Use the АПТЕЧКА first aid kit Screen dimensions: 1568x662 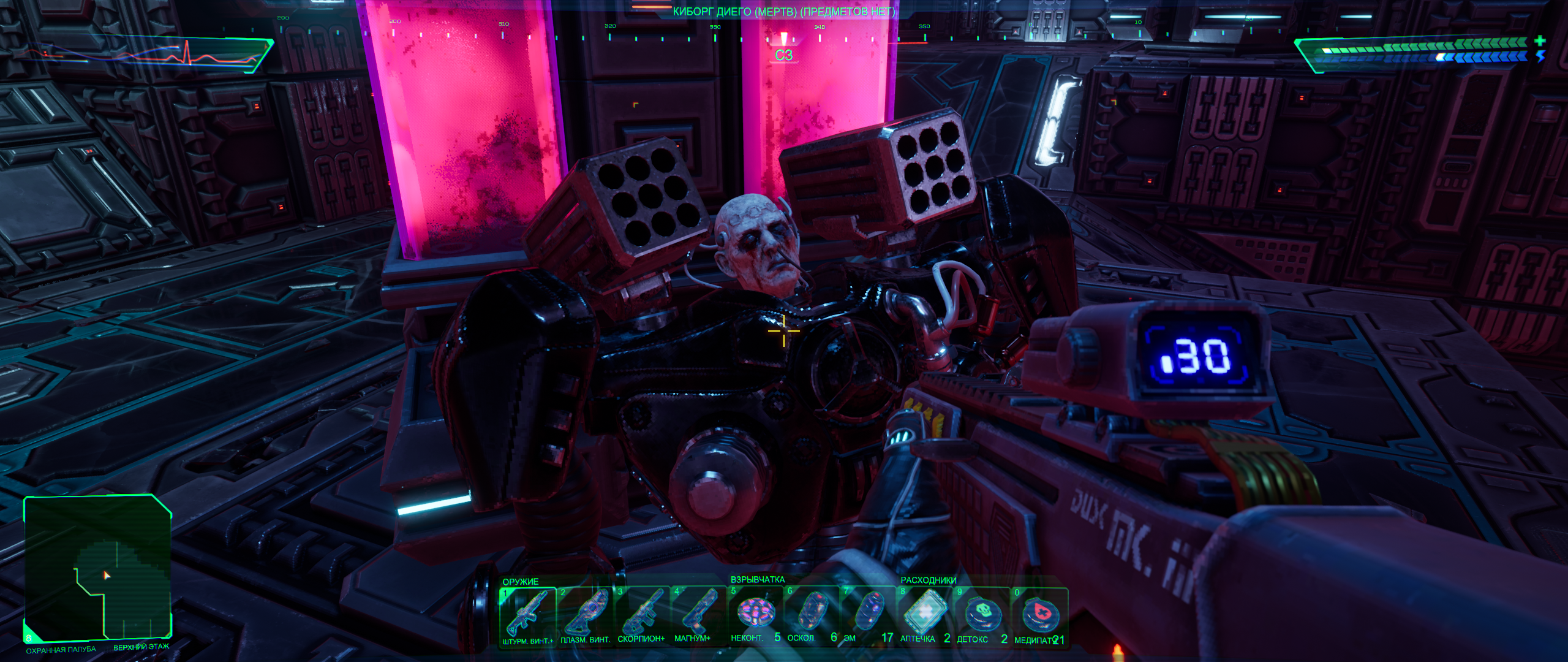tap(924, 615)
